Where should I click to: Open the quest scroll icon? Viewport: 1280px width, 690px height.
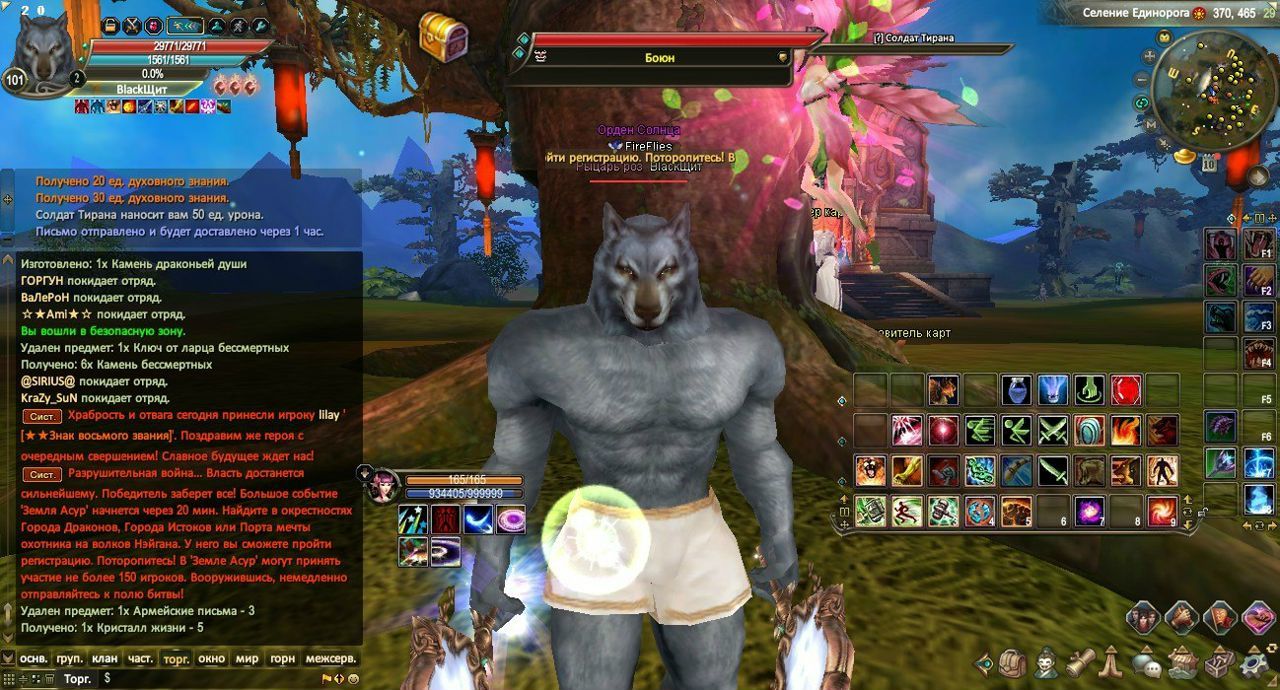(x=1080, y=662)
